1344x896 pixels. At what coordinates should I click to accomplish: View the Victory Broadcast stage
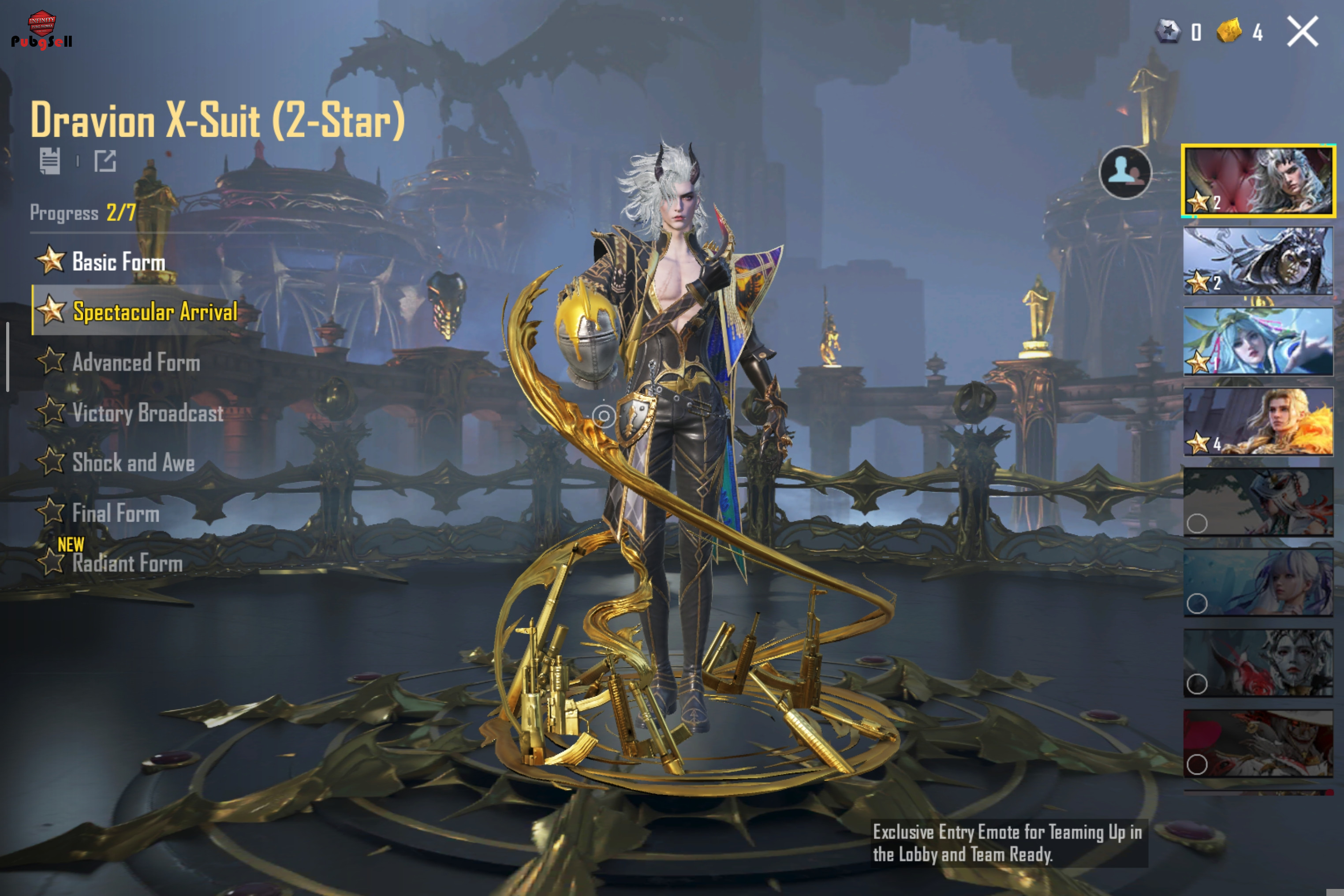[147, 413]
